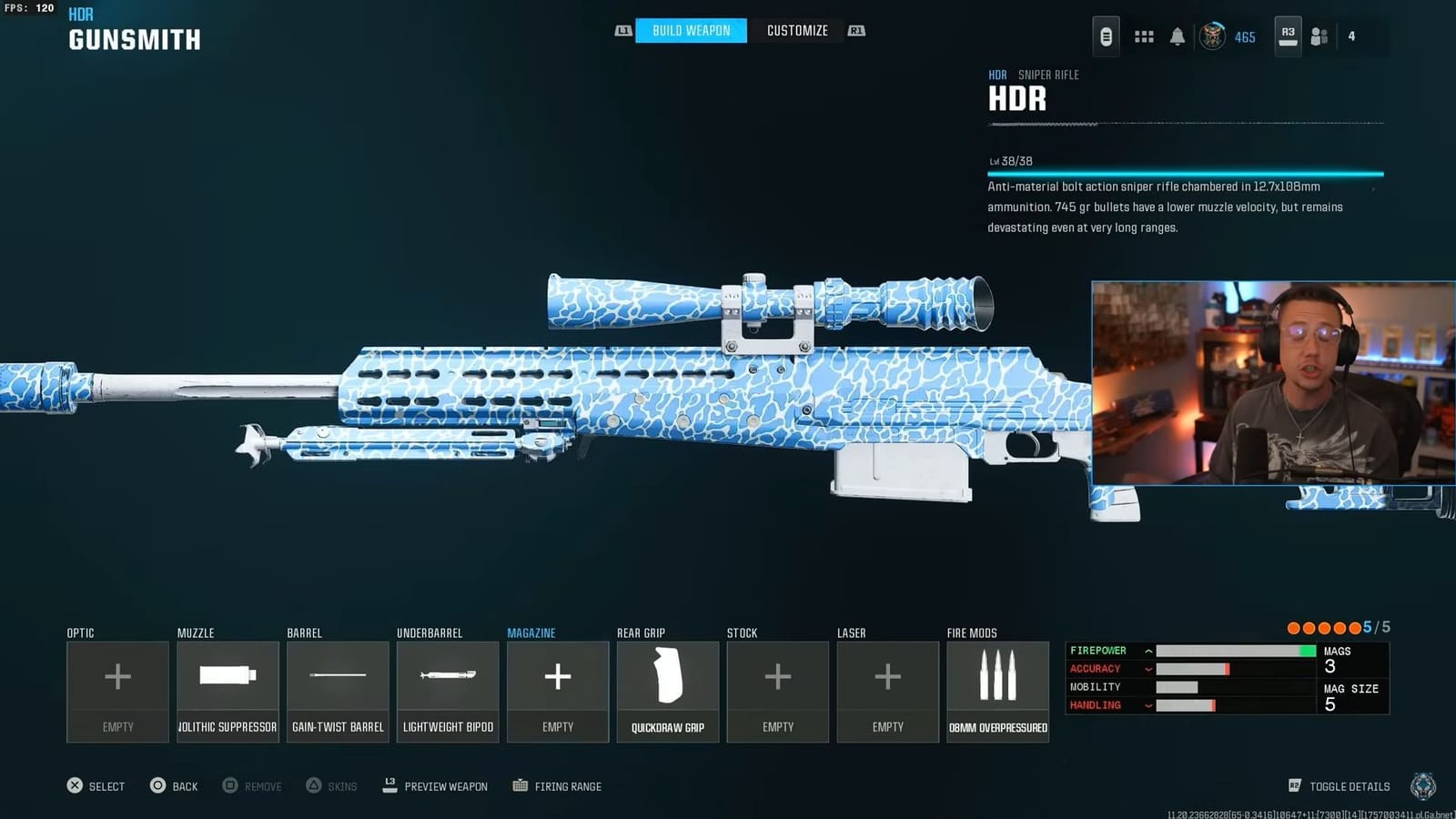Click the Firepower stat upward chevron
This screenshot has height=819, width=1456.
(1148, 651)
